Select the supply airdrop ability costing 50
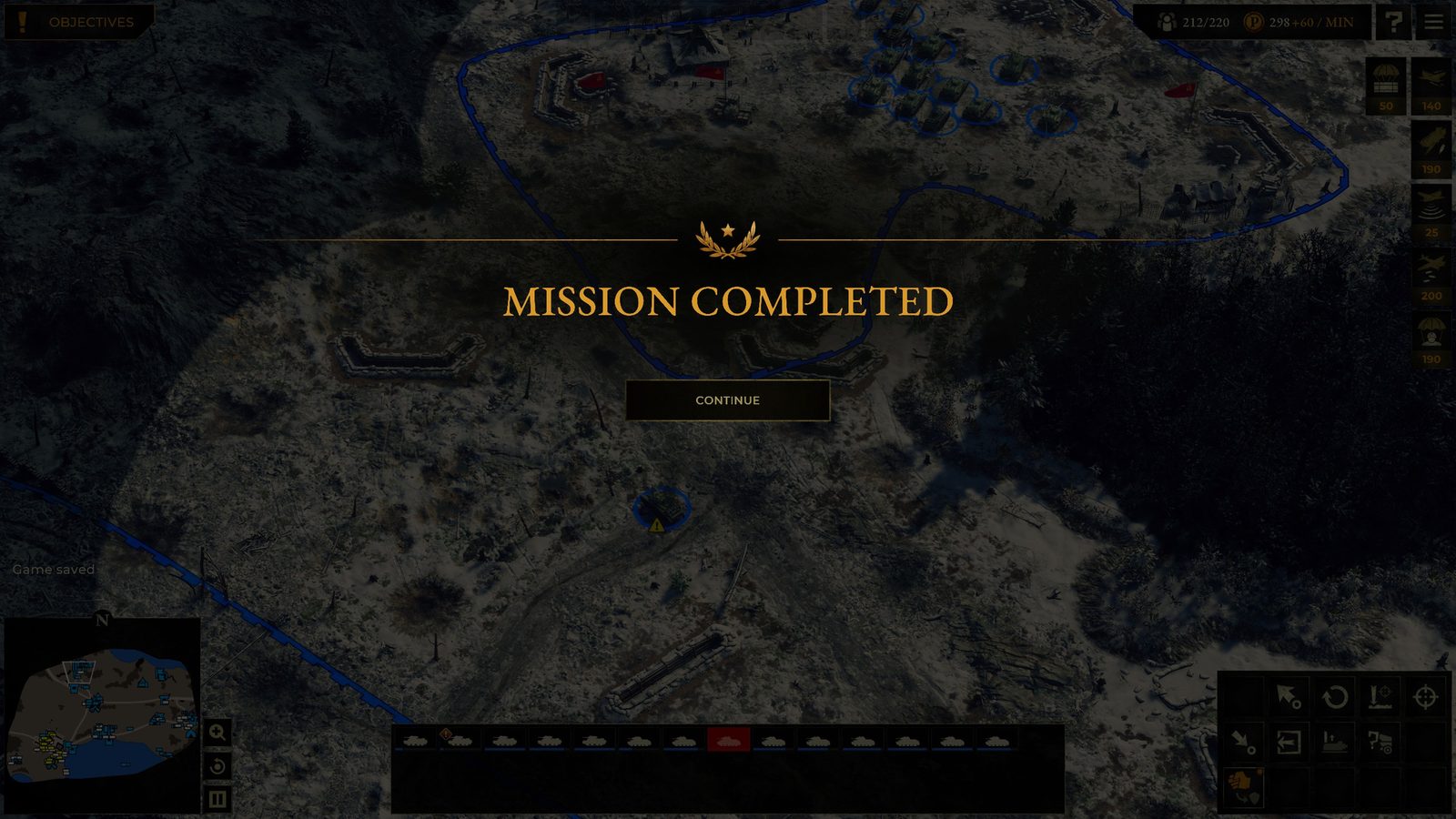Viewport: 1456px width, 819px height. click(x=1385, y=86)
